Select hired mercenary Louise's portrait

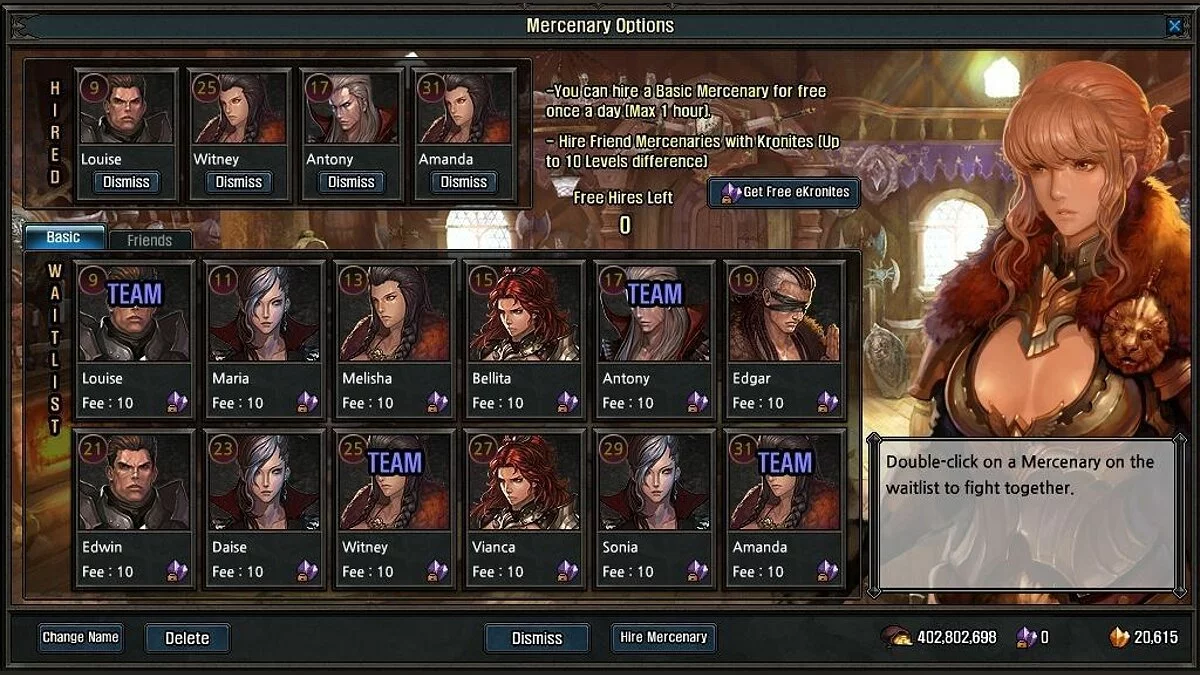pyautogui.click(x=126, y=110)
